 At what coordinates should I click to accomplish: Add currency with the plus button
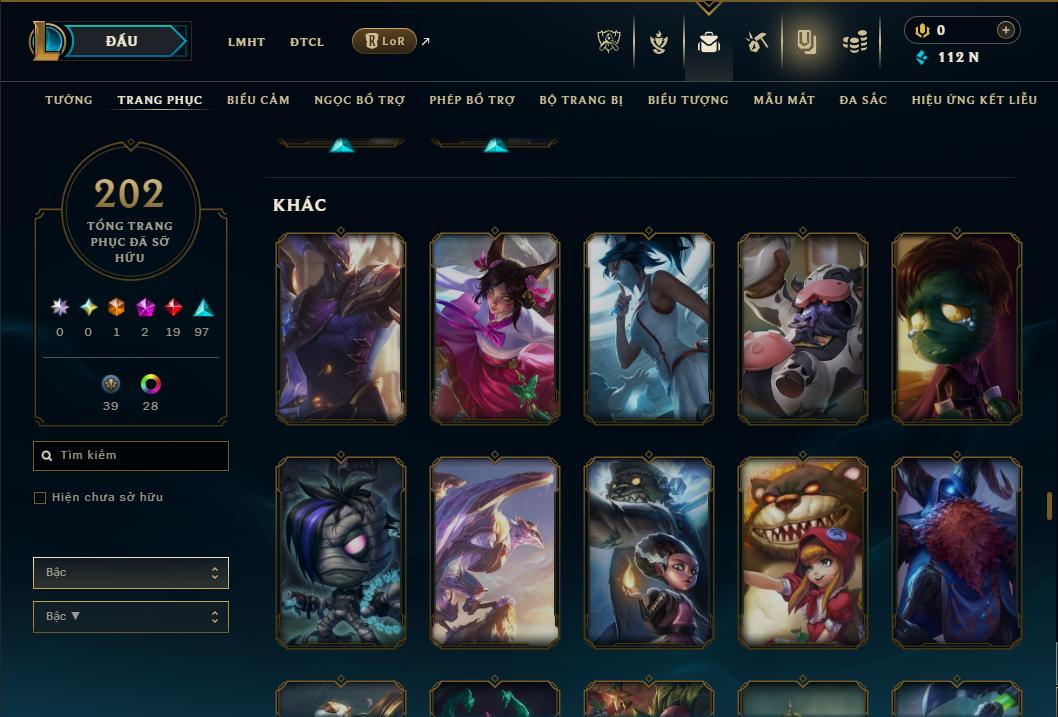click(x=1006, y=30)
